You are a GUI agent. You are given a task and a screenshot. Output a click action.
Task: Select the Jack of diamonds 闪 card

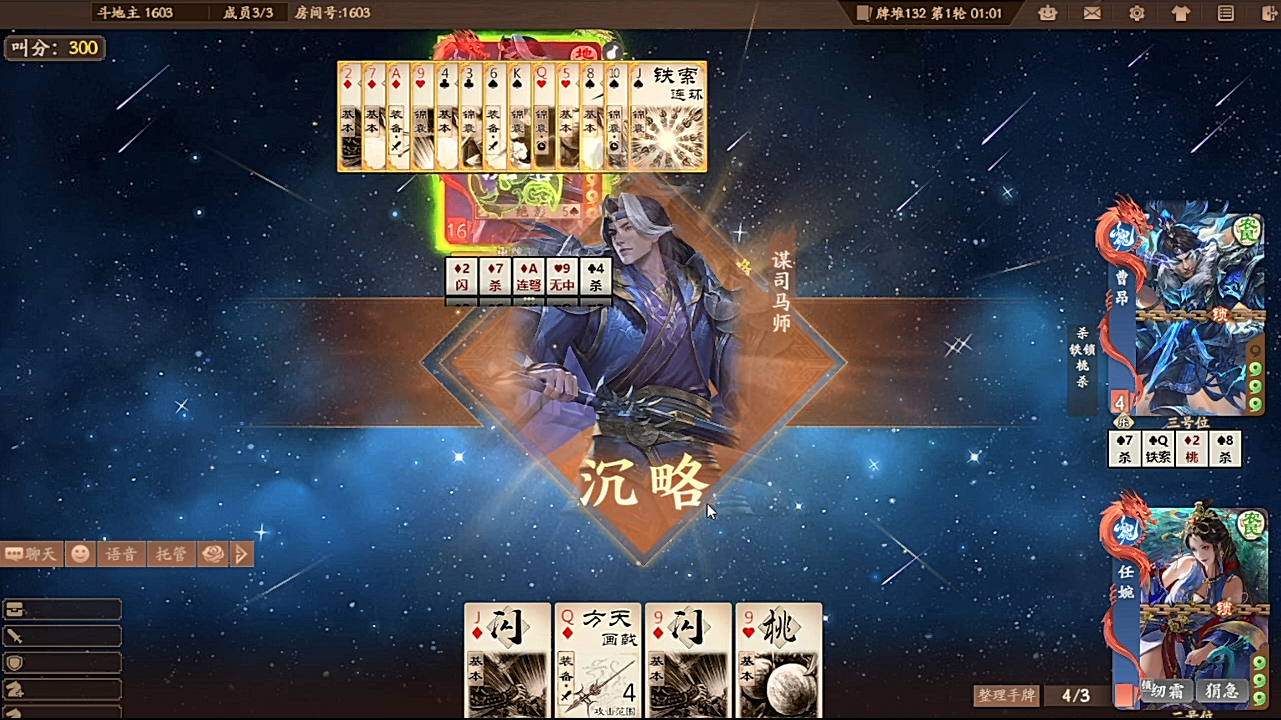pos(507,660)
